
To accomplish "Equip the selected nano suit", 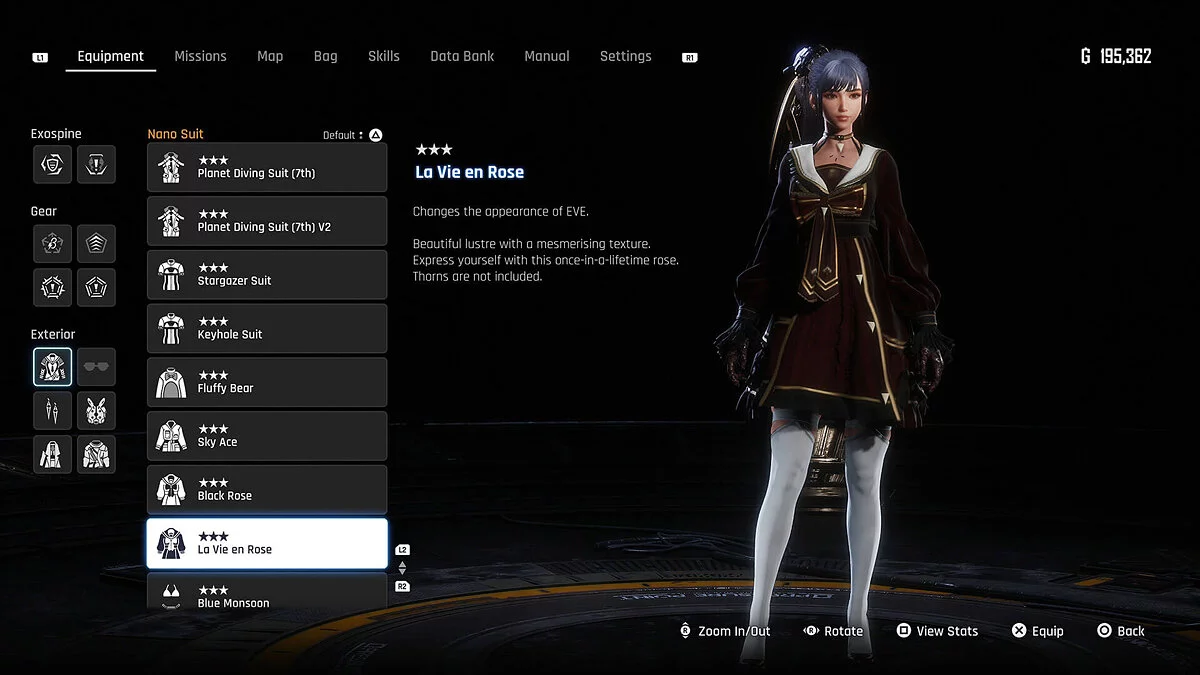I will (1037, 631).
